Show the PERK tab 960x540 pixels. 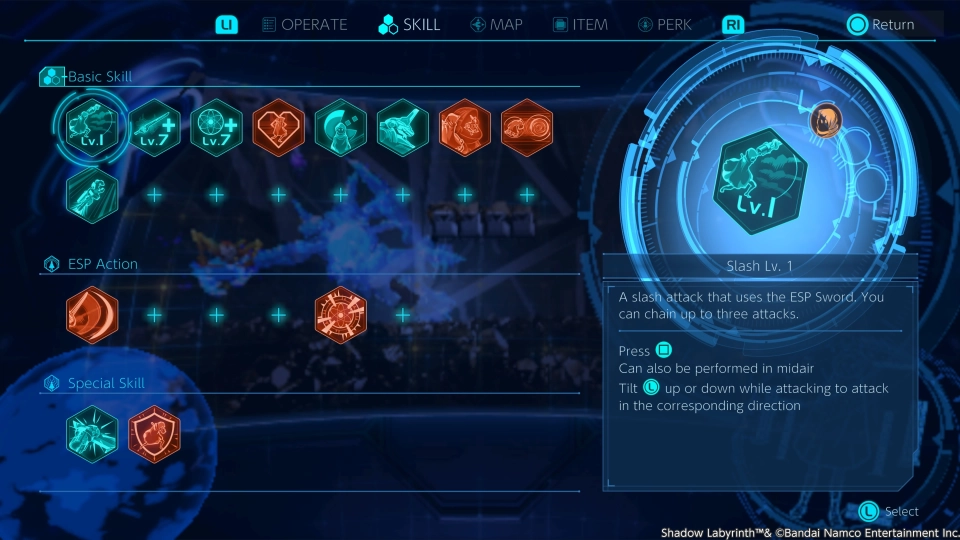(664, 25)
